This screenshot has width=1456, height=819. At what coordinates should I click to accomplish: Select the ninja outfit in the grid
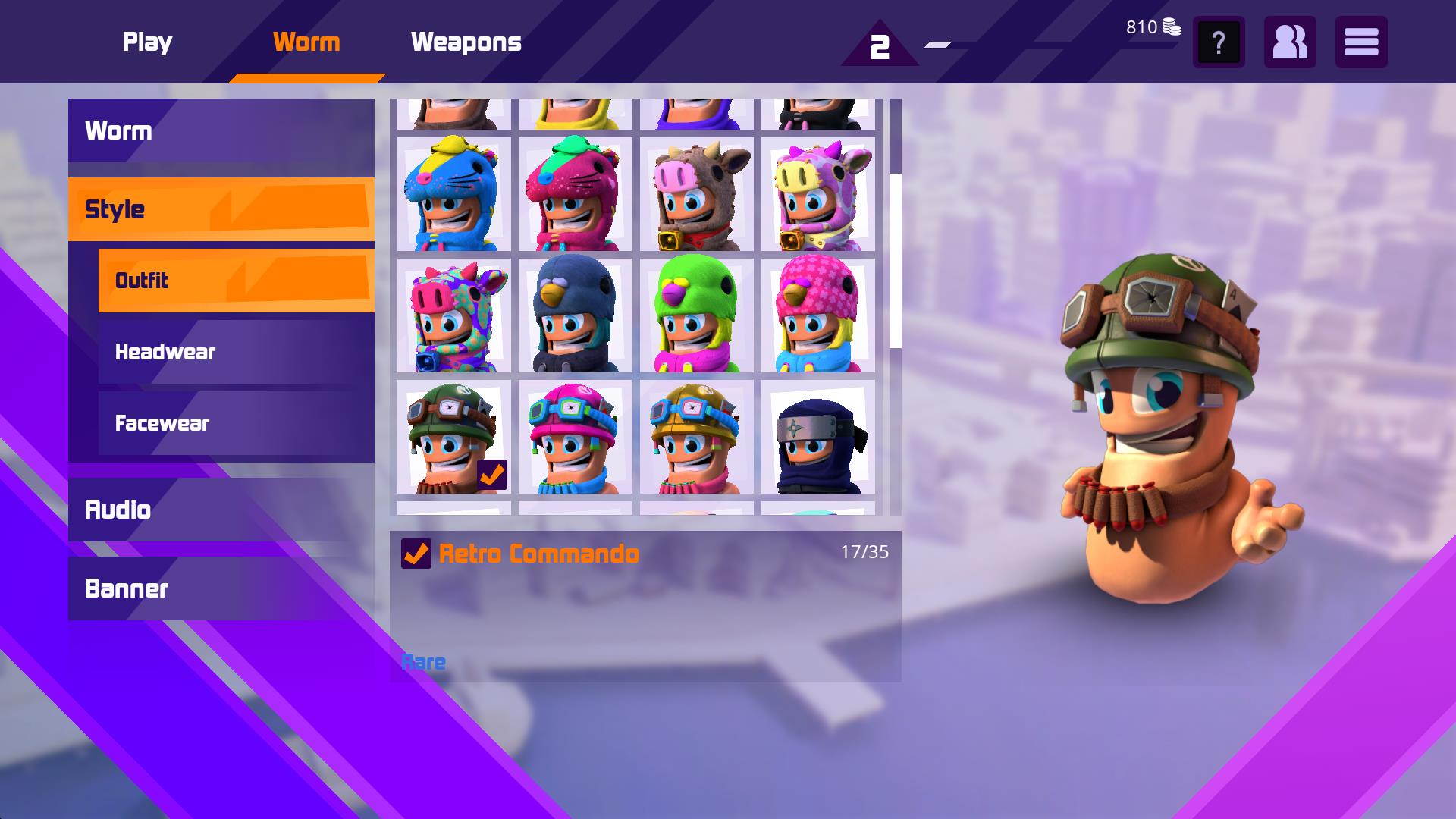pos(817,436)
